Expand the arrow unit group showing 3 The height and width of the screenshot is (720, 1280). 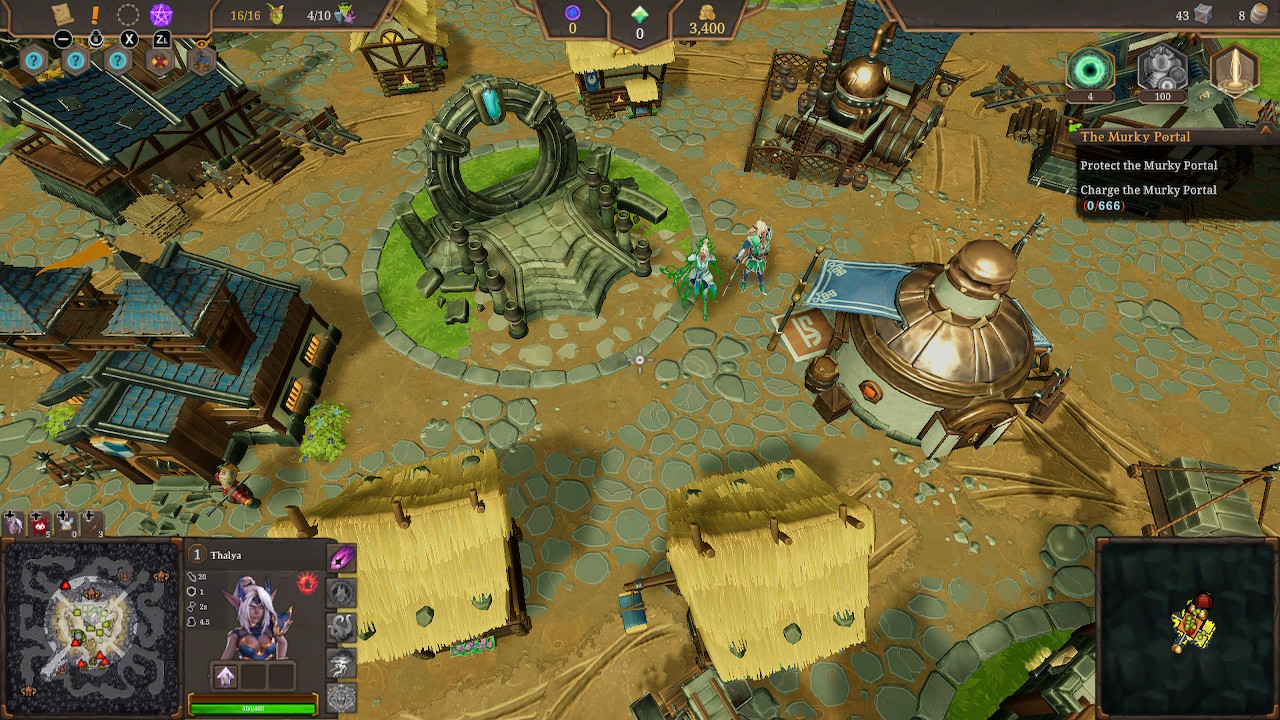coord(90,523)
